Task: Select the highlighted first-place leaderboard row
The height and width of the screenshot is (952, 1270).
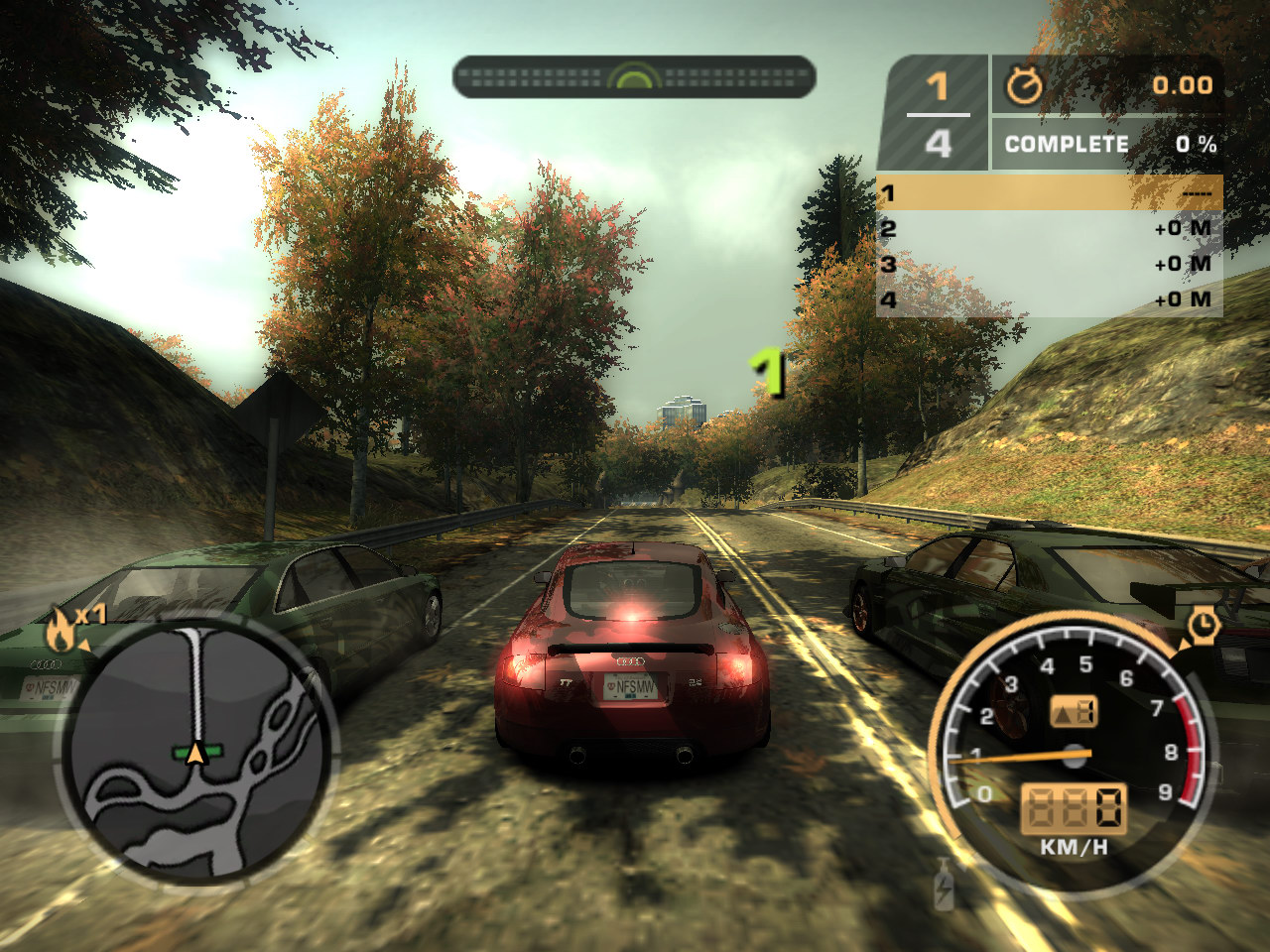Action: tap(1049, 193)
